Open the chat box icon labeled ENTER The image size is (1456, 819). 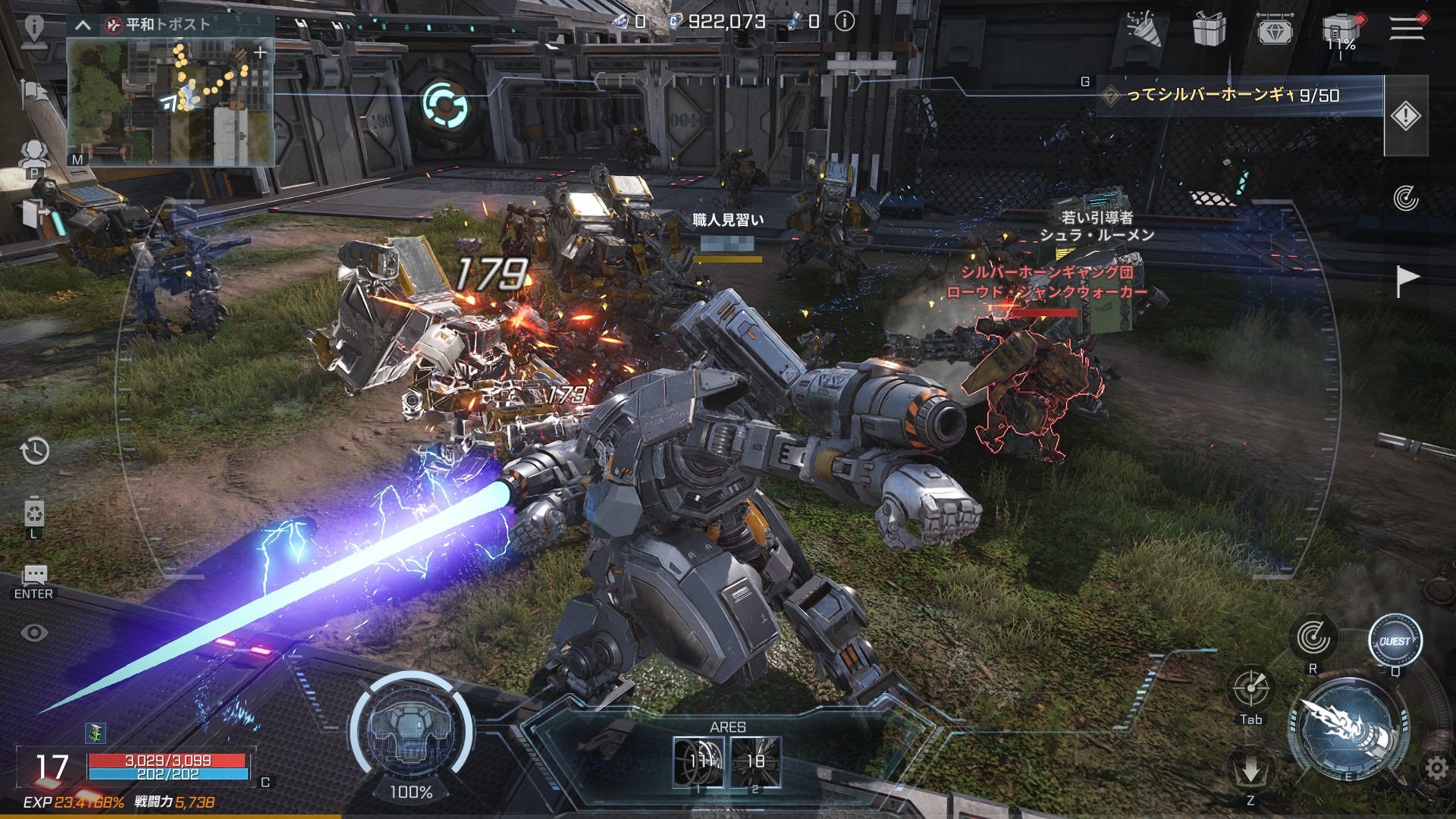tap(34, 576)
